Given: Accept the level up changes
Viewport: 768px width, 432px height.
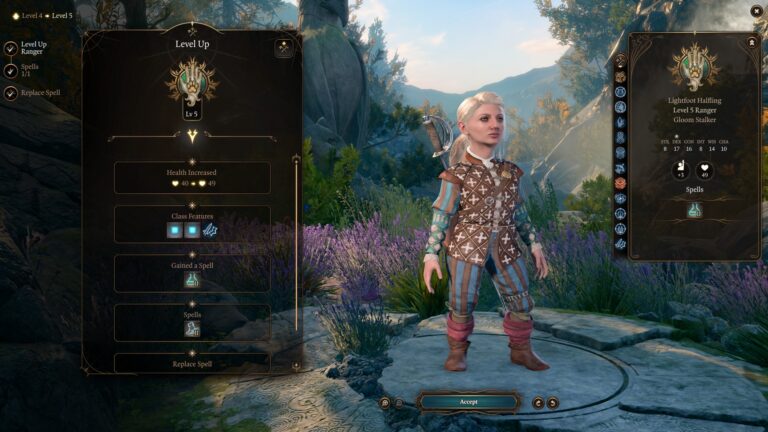Looking at the screenshot, I should [469, 402].
